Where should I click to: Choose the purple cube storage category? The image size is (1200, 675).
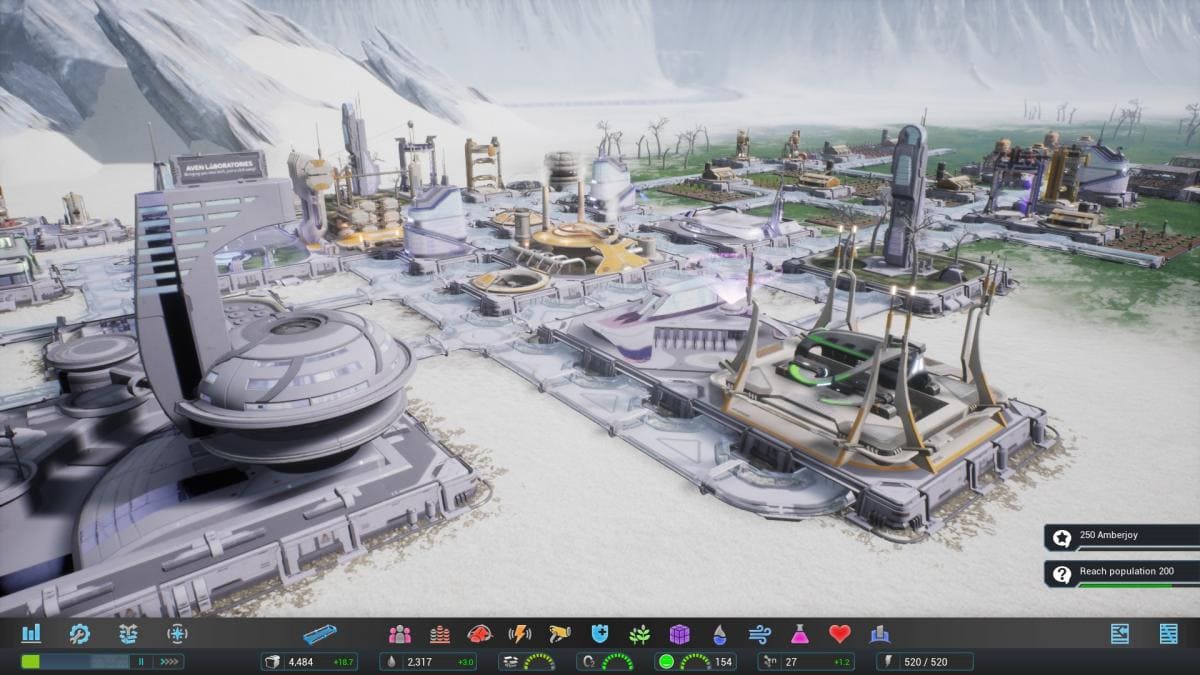click(680, 634)
